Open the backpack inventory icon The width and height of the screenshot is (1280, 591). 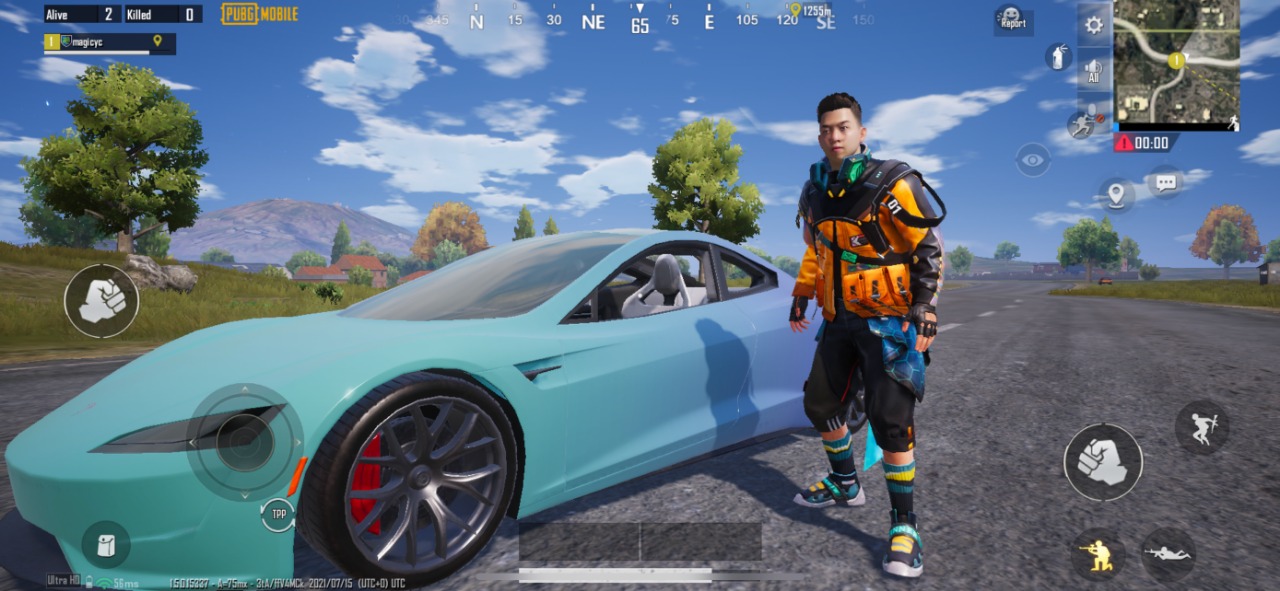pyautogui.click(x=105, y=545)
